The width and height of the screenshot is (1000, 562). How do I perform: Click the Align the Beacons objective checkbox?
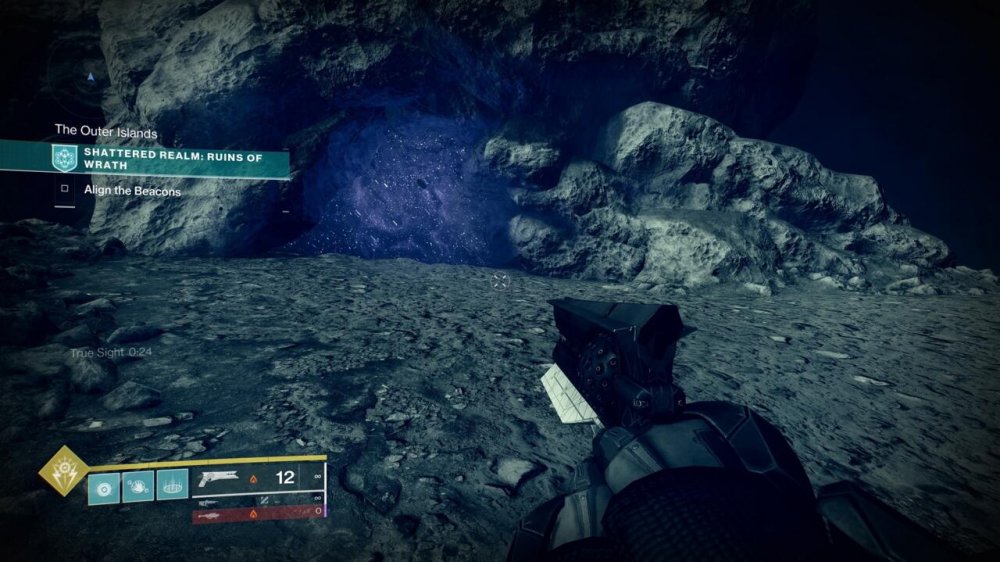pos(65,188)
